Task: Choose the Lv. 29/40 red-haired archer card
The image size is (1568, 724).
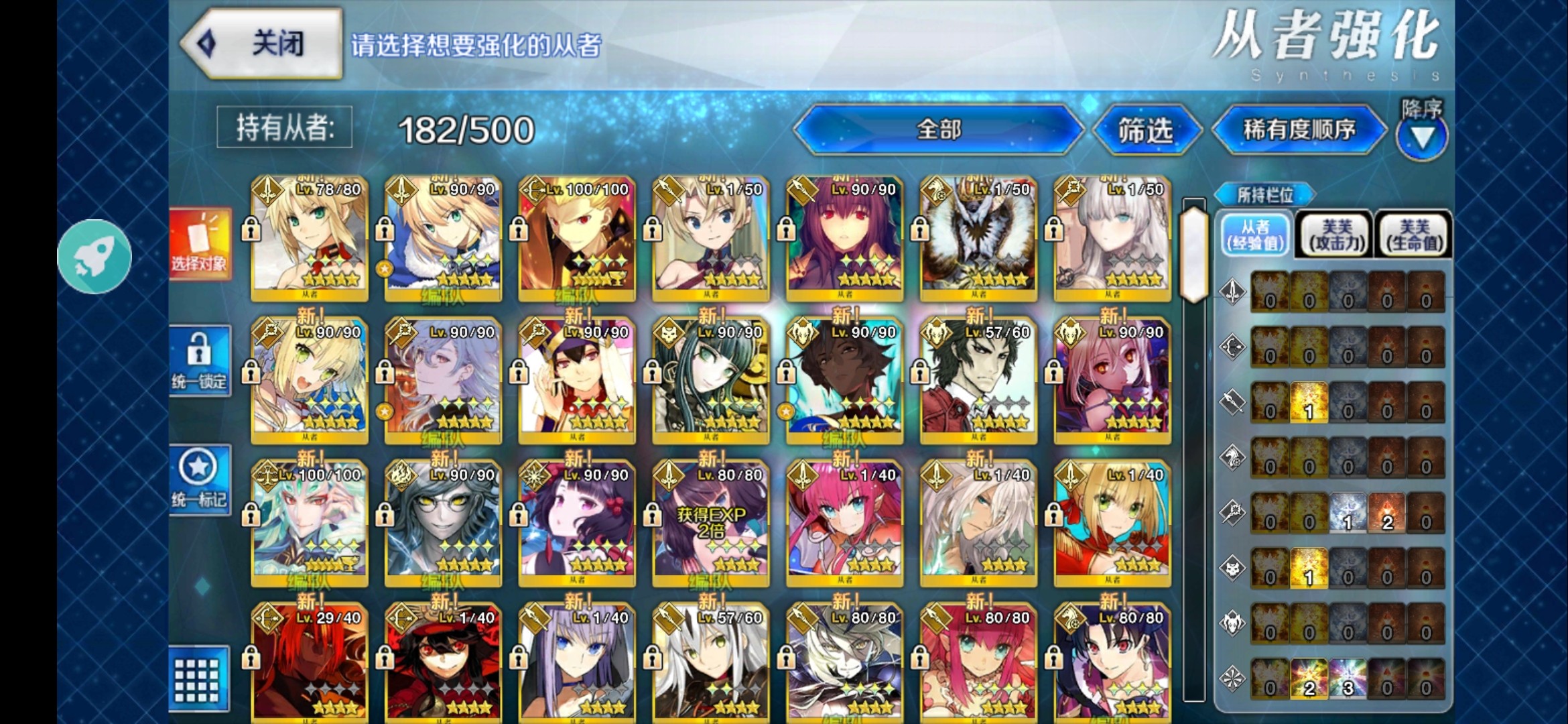Action: tap(310, 664)
